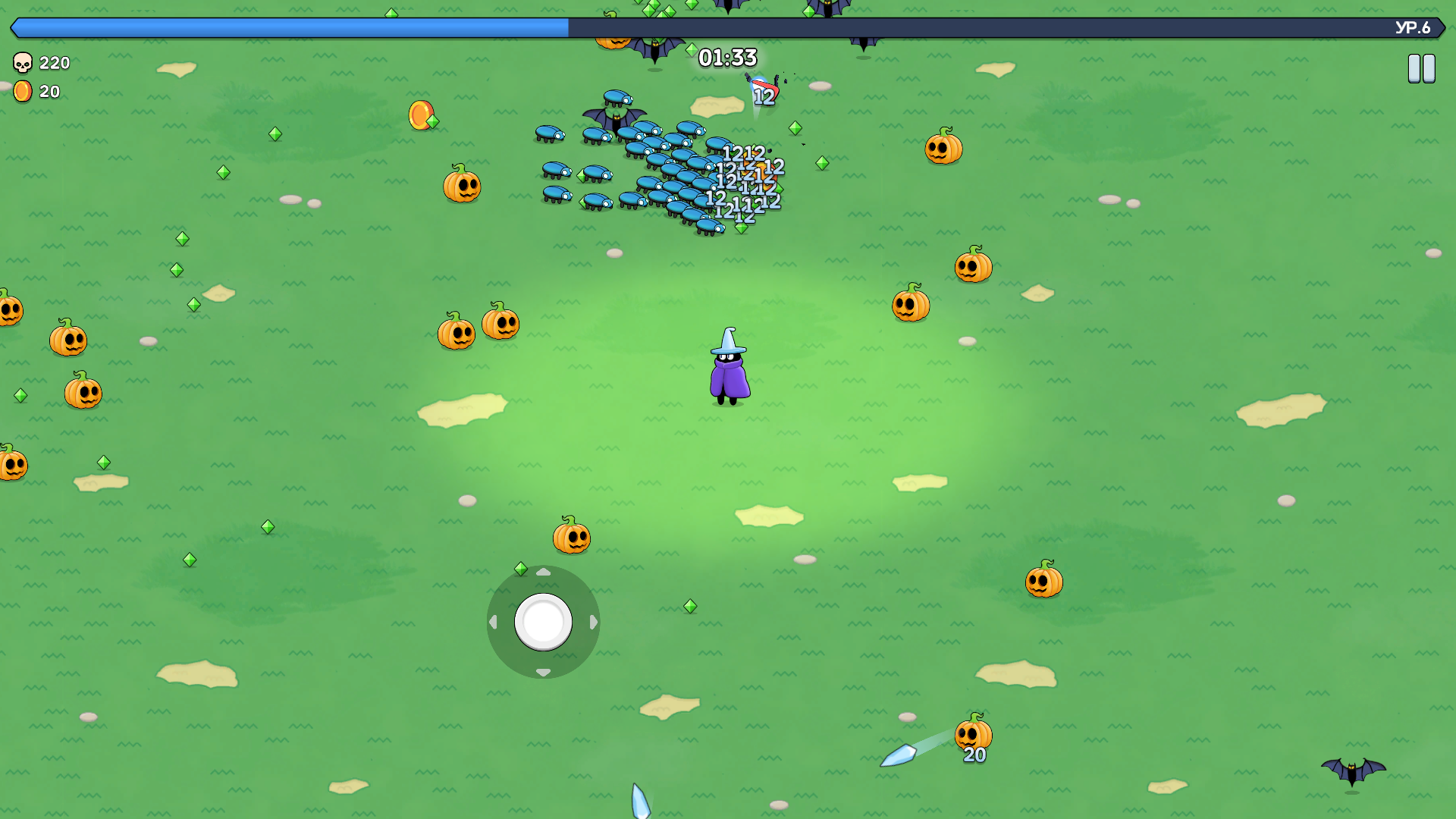The height and width of the screenshot is (819, 1456).
Task: Click the blue experience progress bar
Action: click(288, 29)
